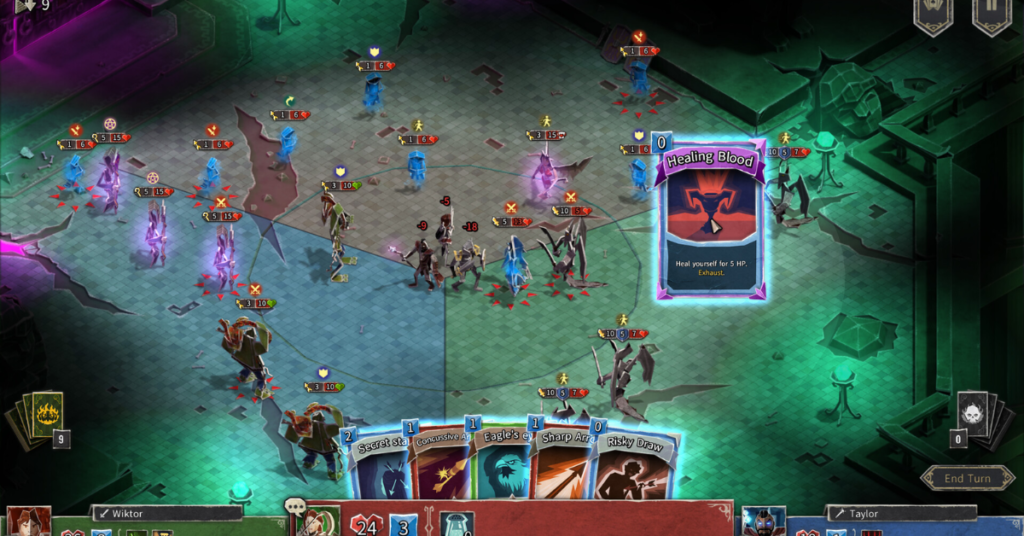Open the draw pile with 9 cards
This screenshot has width=1024, height=536.
39,416
